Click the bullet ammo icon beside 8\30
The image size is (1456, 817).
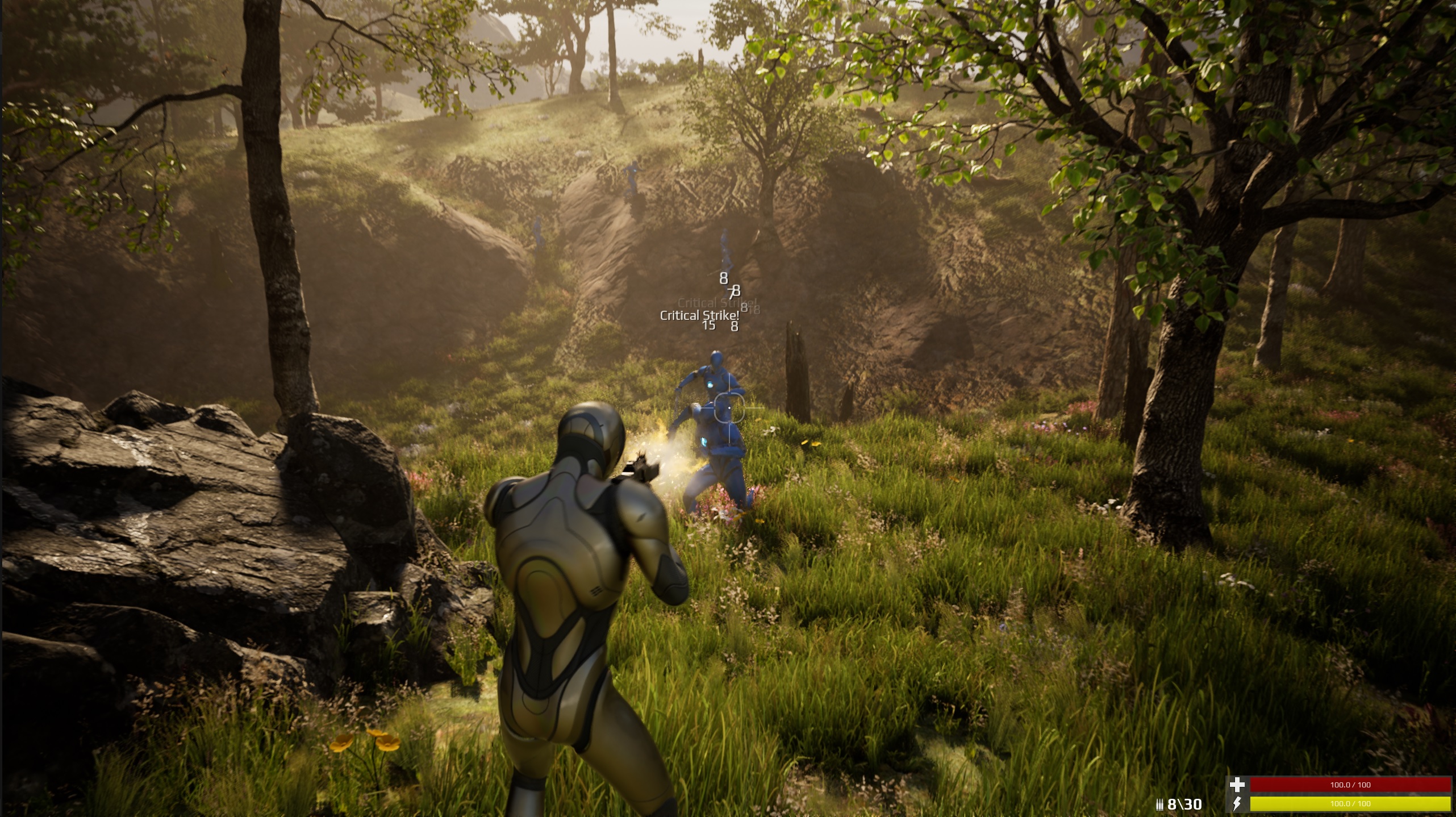tap(1160, 805)
